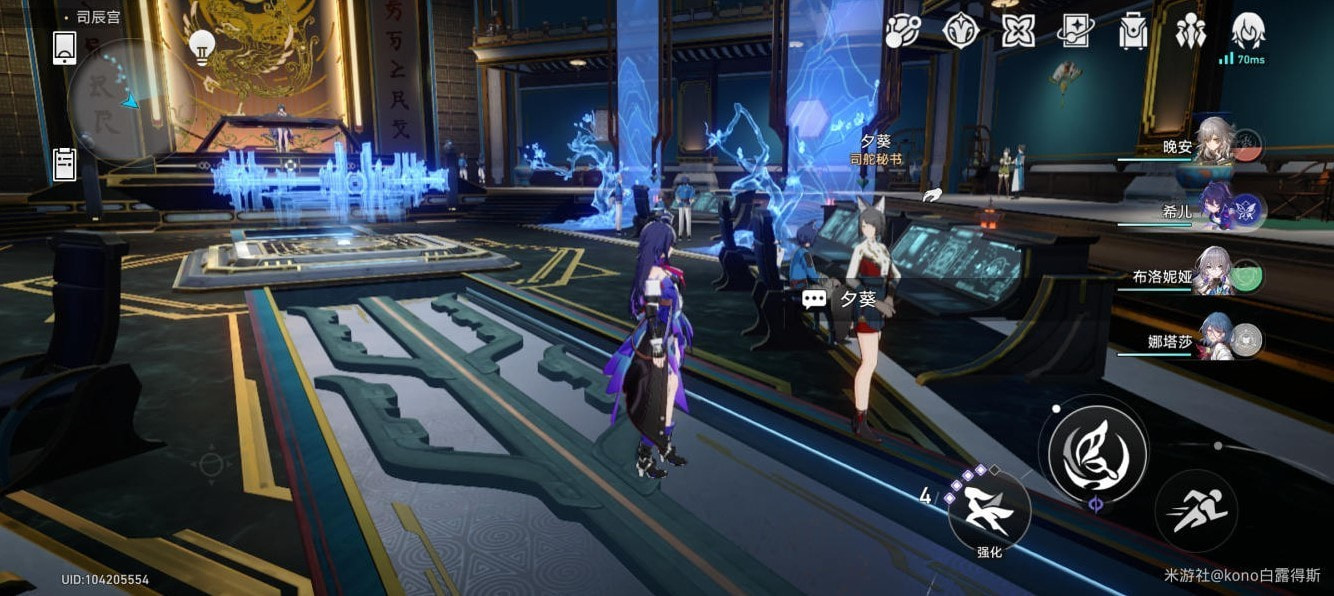Open the phone menu
1334x596 pixels.
click(65, 47)
